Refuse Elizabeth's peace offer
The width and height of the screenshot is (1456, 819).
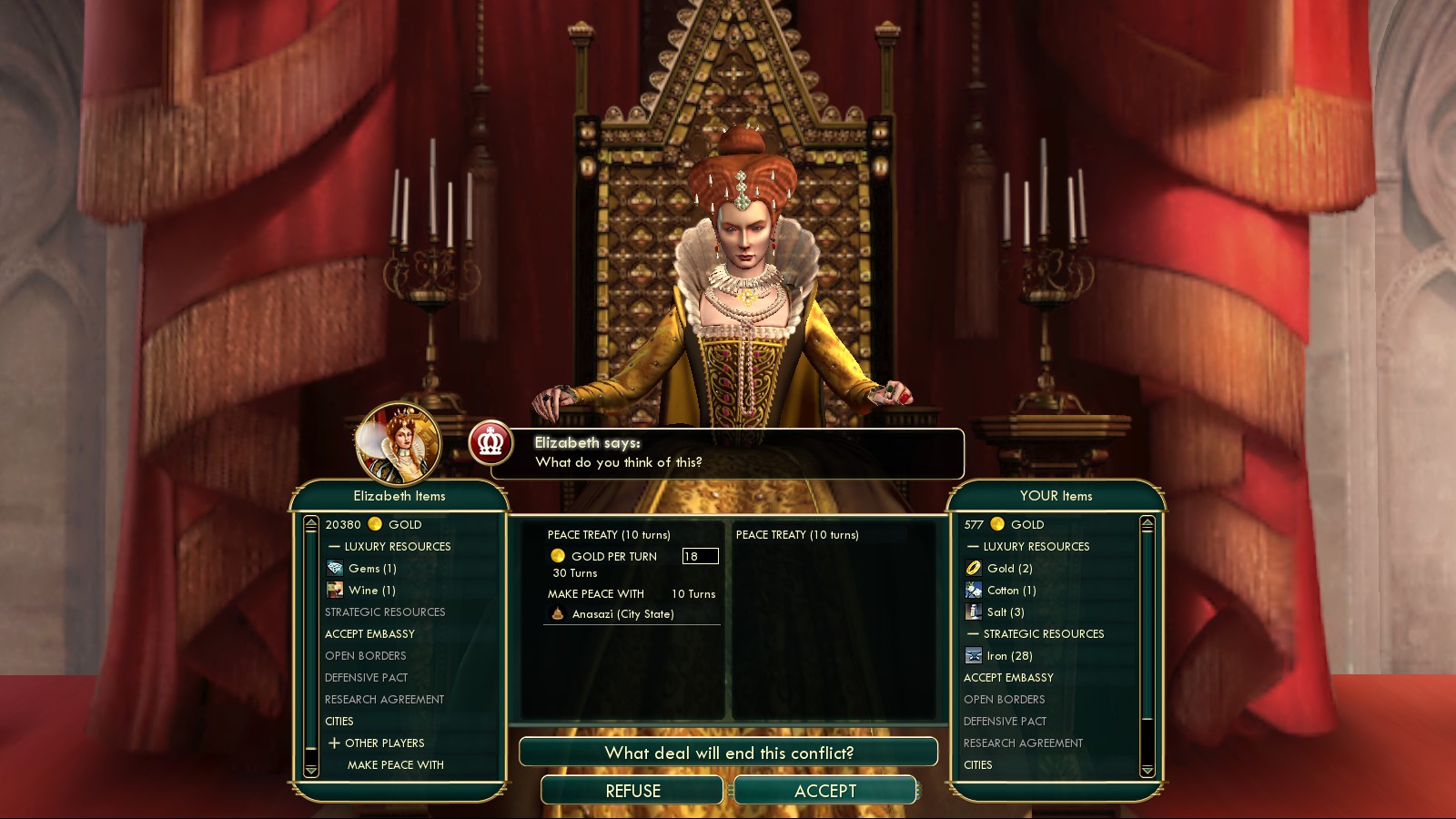pos(632,791)
